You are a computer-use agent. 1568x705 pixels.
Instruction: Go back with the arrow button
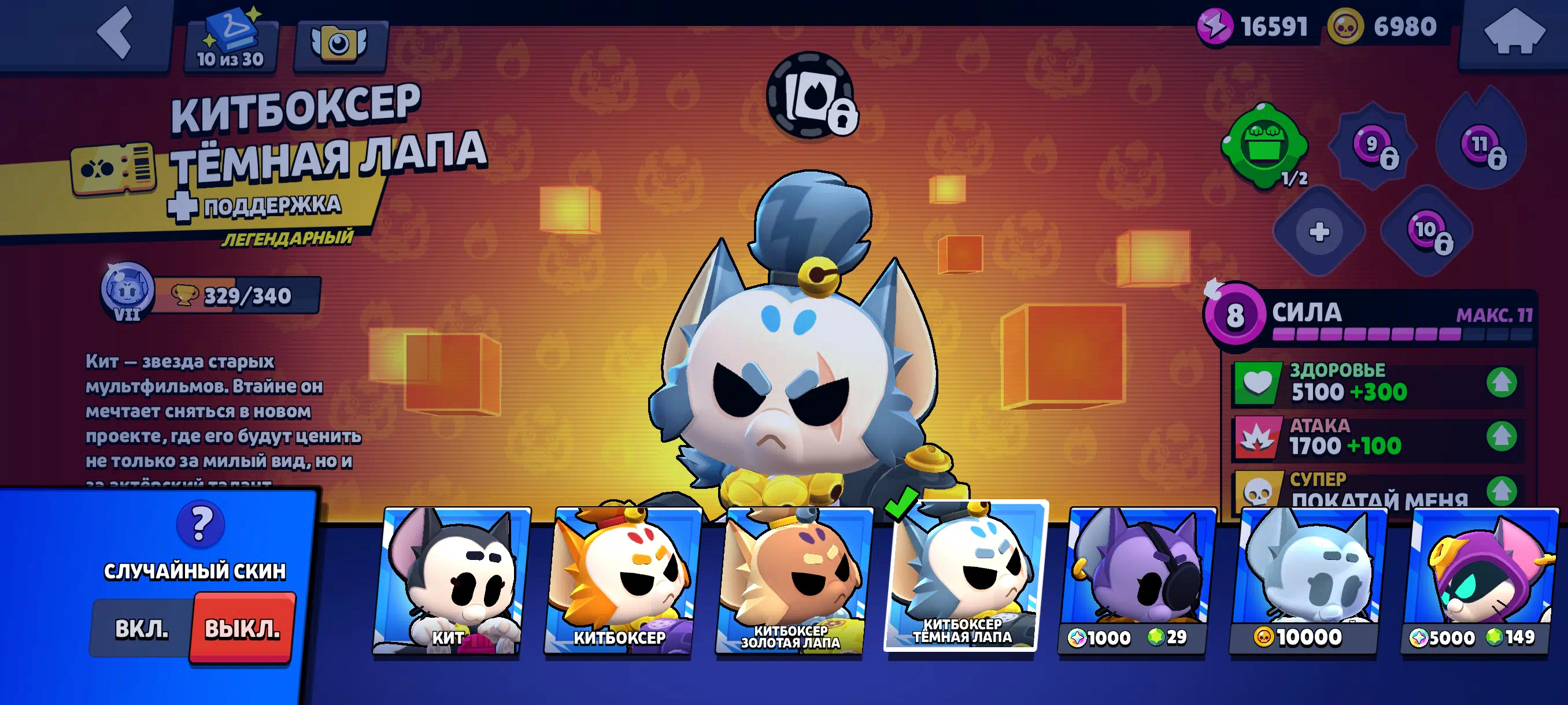pos(115,34)
